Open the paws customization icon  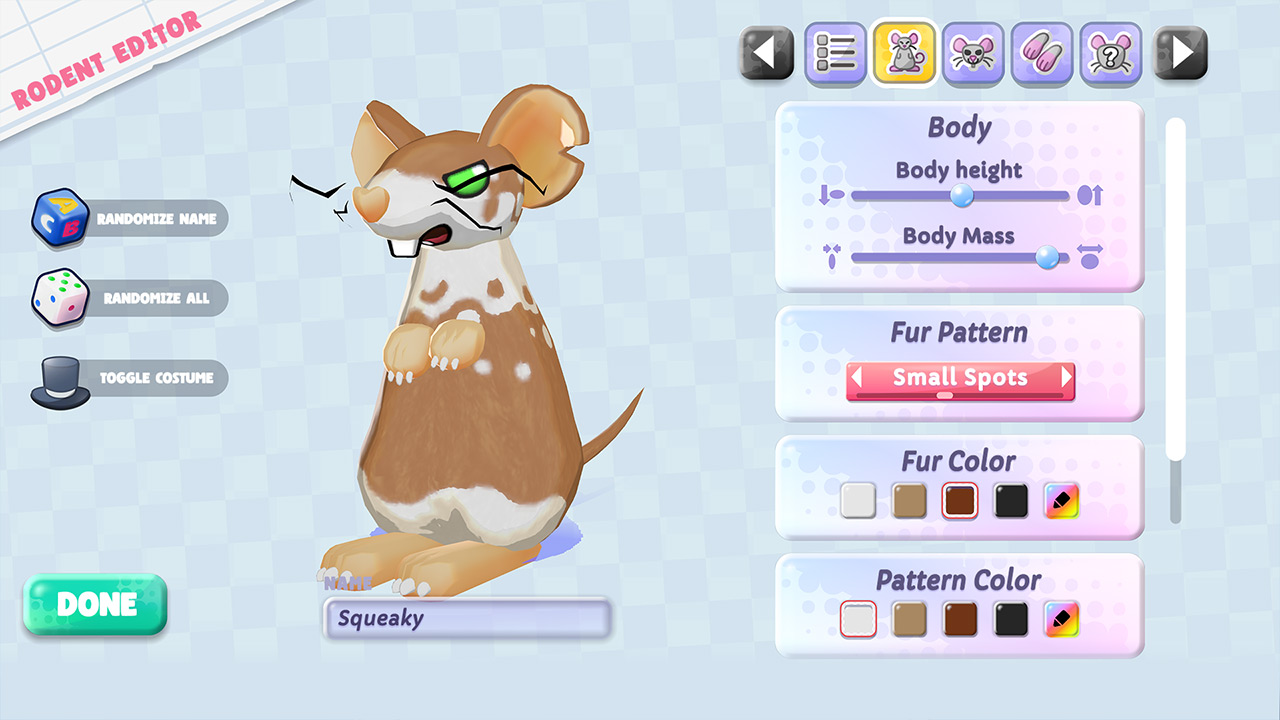[1042, 54]
